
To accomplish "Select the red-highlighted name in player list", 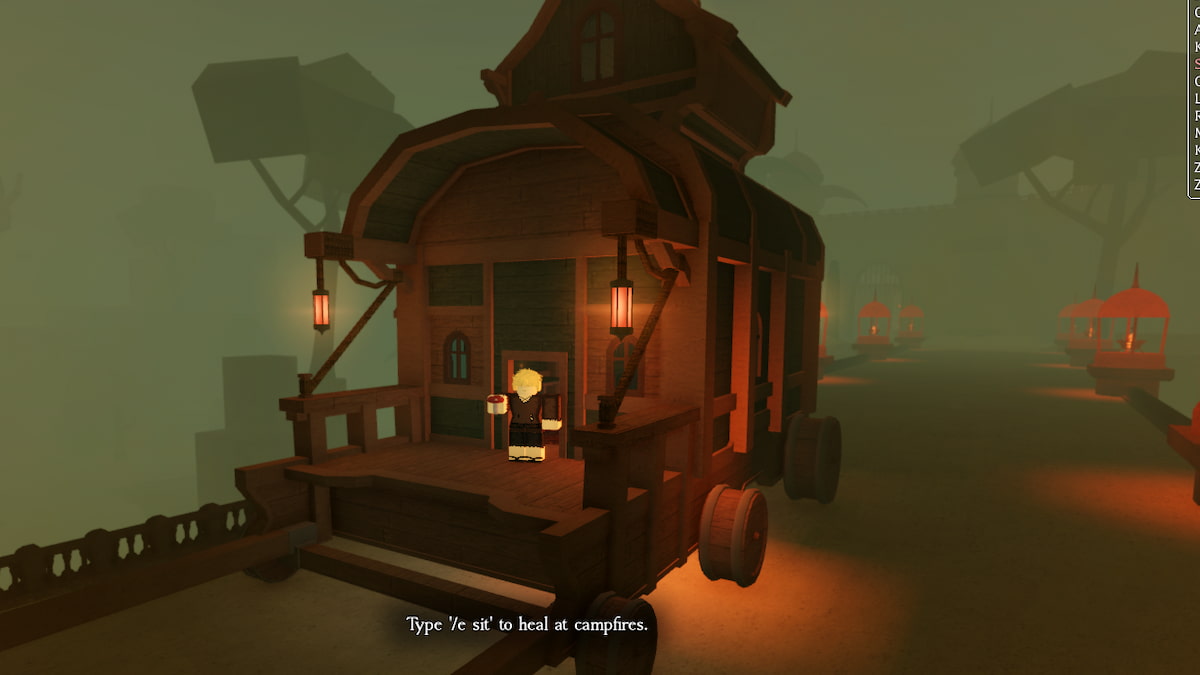I will pos(1197,63).
